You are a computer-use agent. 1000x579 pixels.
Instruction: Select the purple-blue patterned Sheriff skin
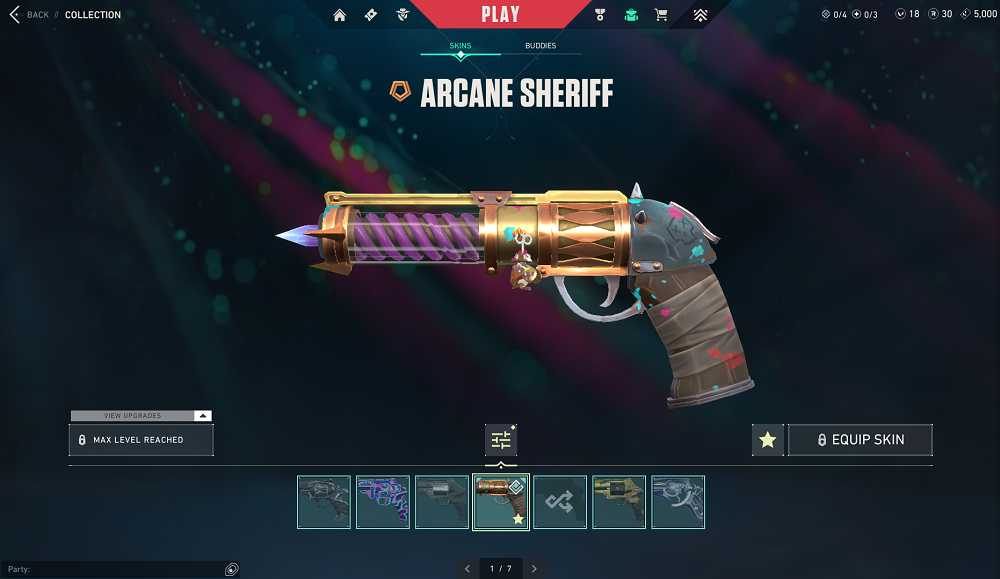[x=383, y=502]
